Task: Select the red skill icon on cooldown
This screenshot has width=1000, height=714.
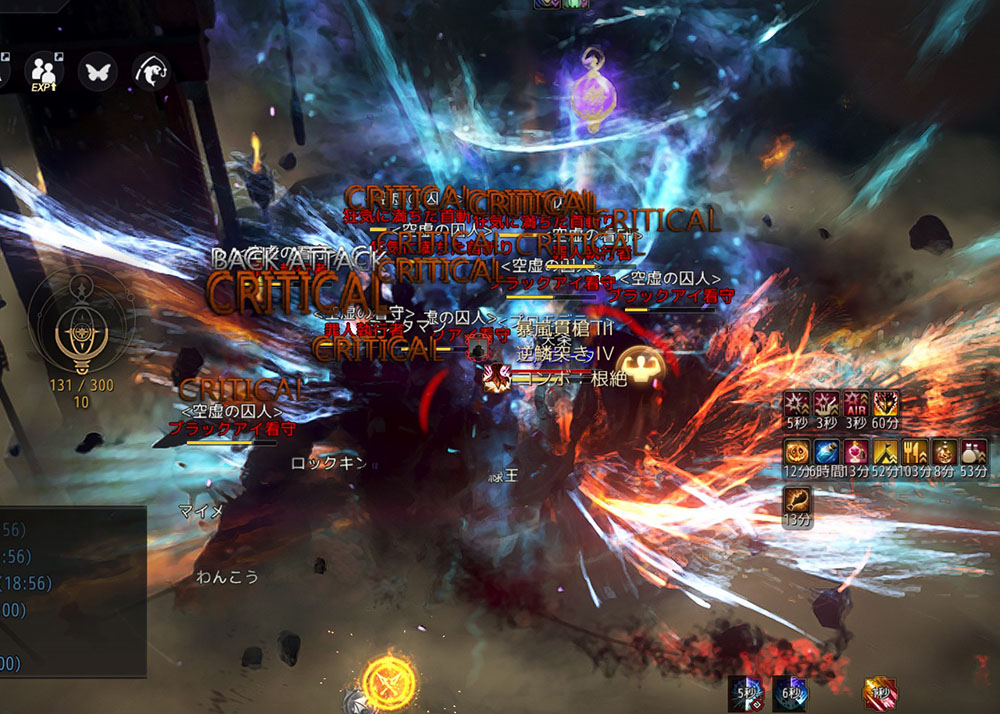Action: pos(880,693)
